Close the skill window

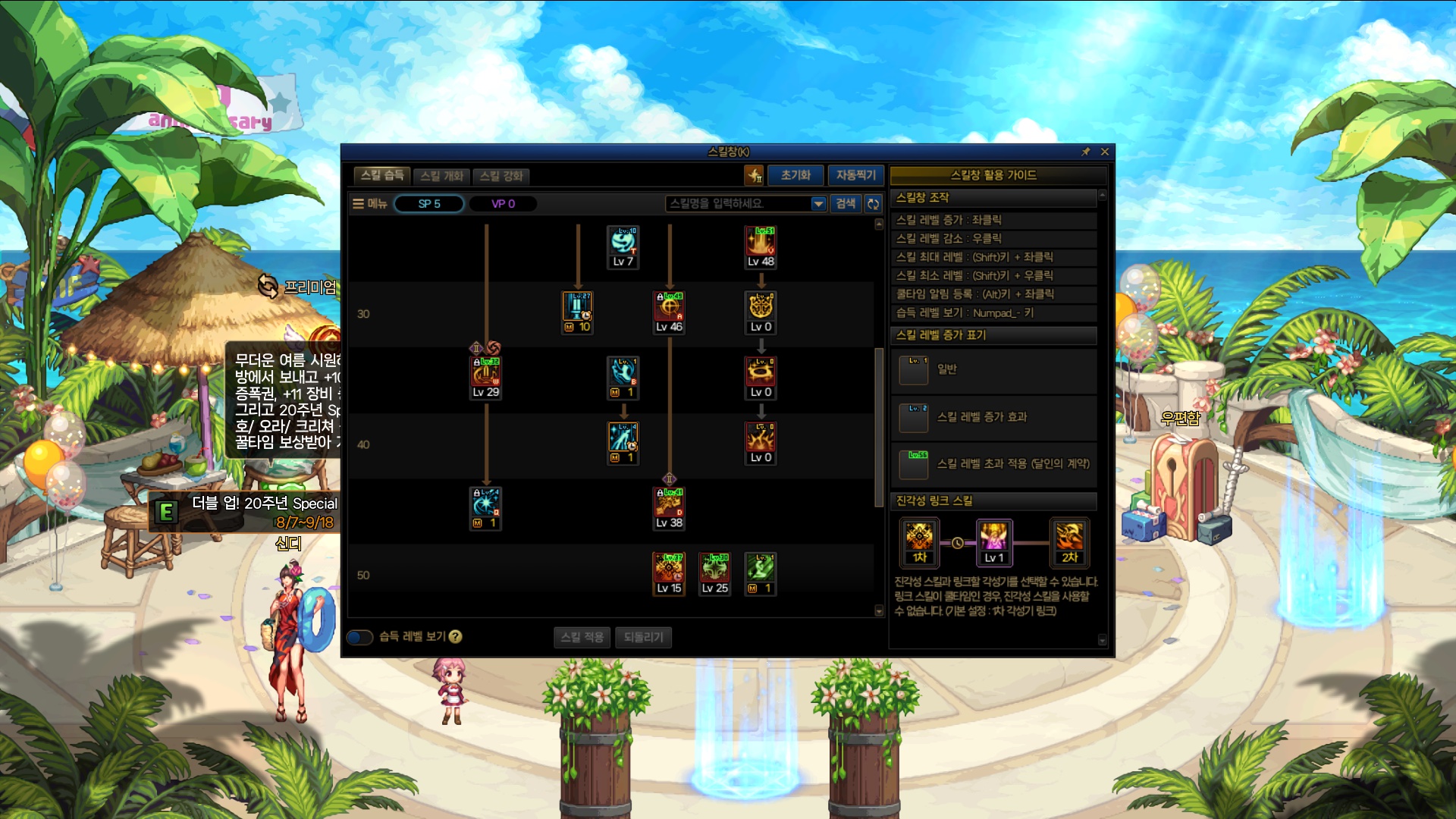point(1105,152)
